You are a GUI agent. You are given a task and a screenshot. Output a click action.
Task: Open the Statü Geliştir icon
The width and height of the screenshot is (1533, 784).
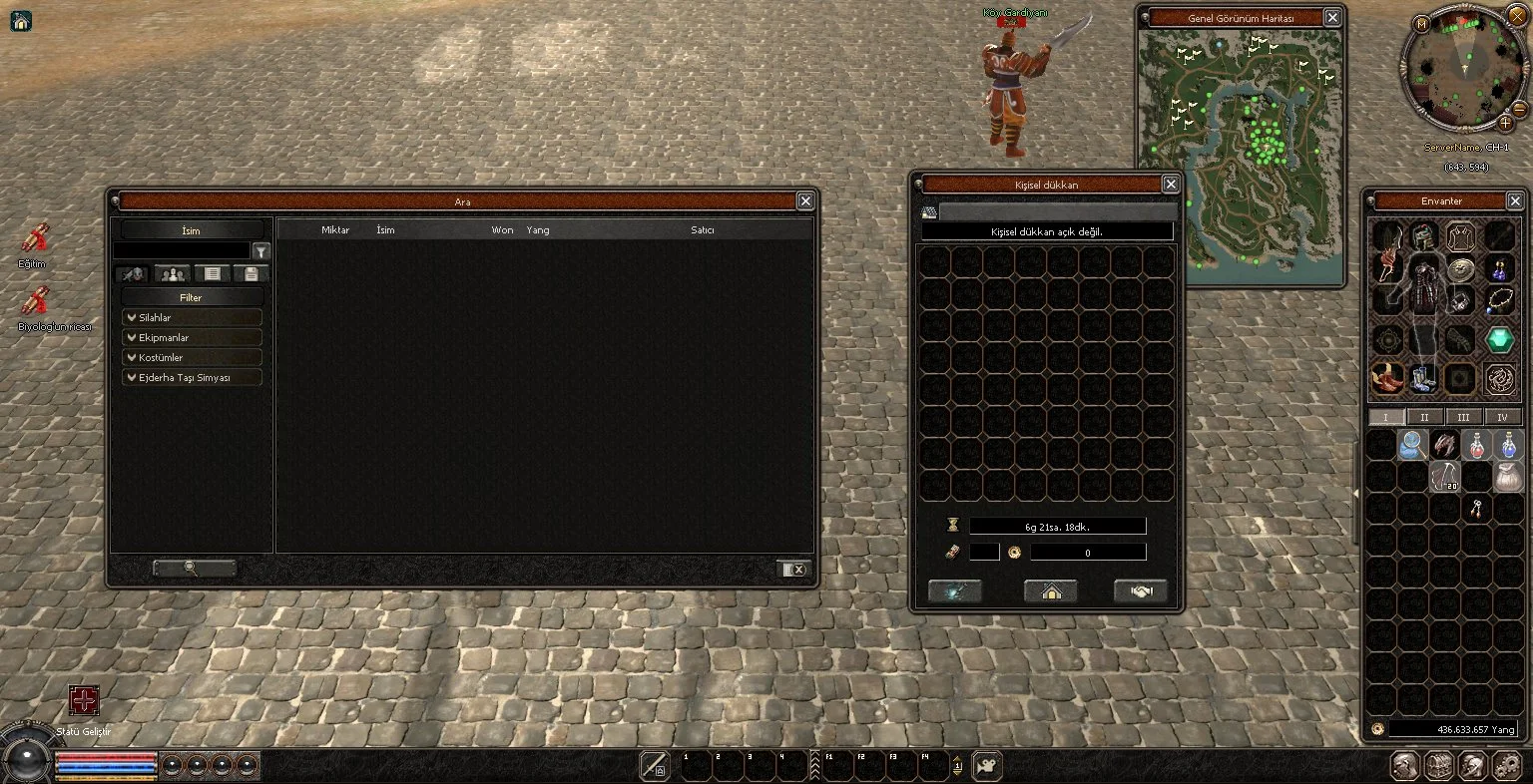pyautogui.click(x=84, y=700)
